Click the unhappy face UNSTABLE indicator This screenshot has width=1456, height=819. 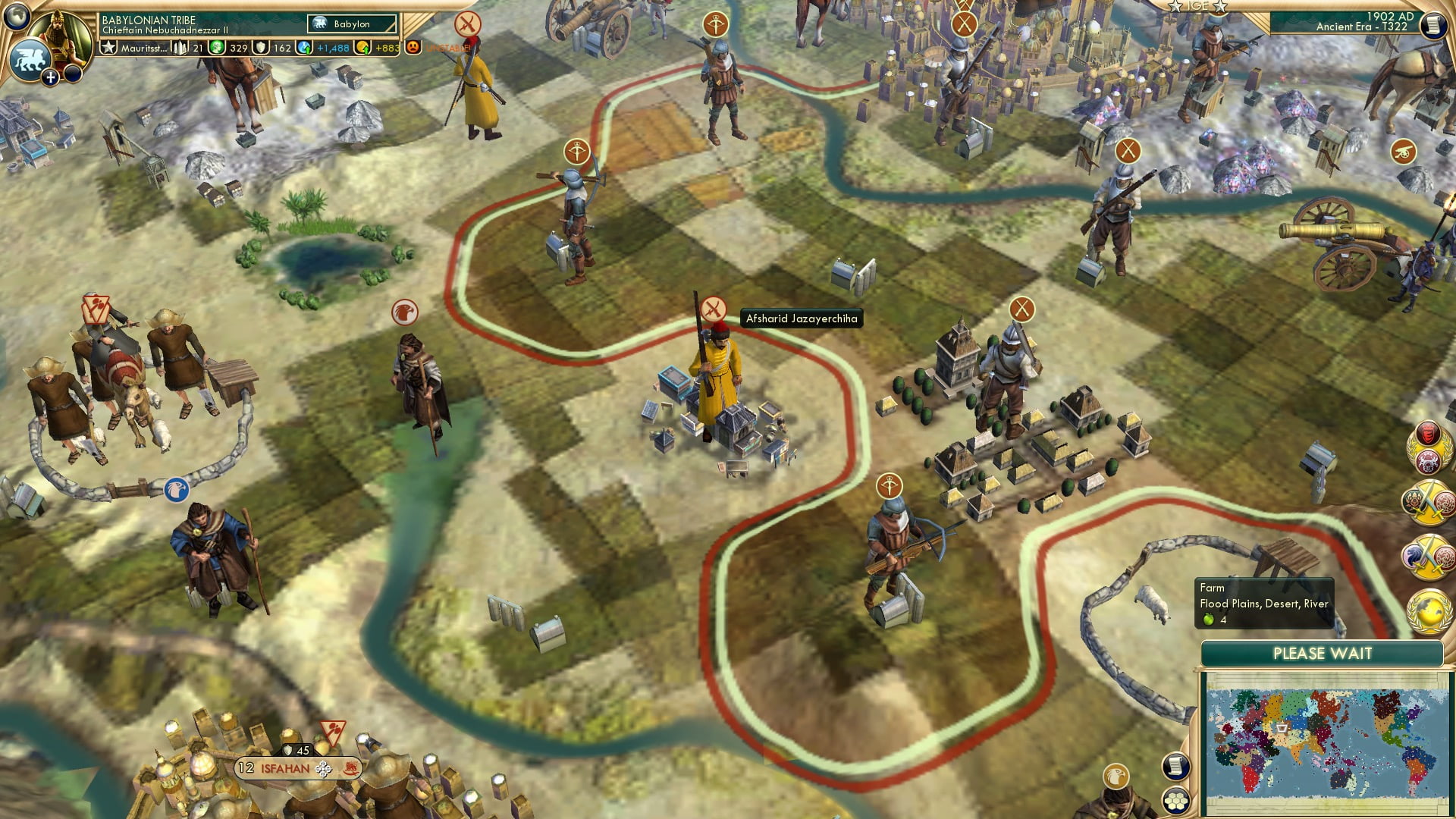click(x=413, y=48)
